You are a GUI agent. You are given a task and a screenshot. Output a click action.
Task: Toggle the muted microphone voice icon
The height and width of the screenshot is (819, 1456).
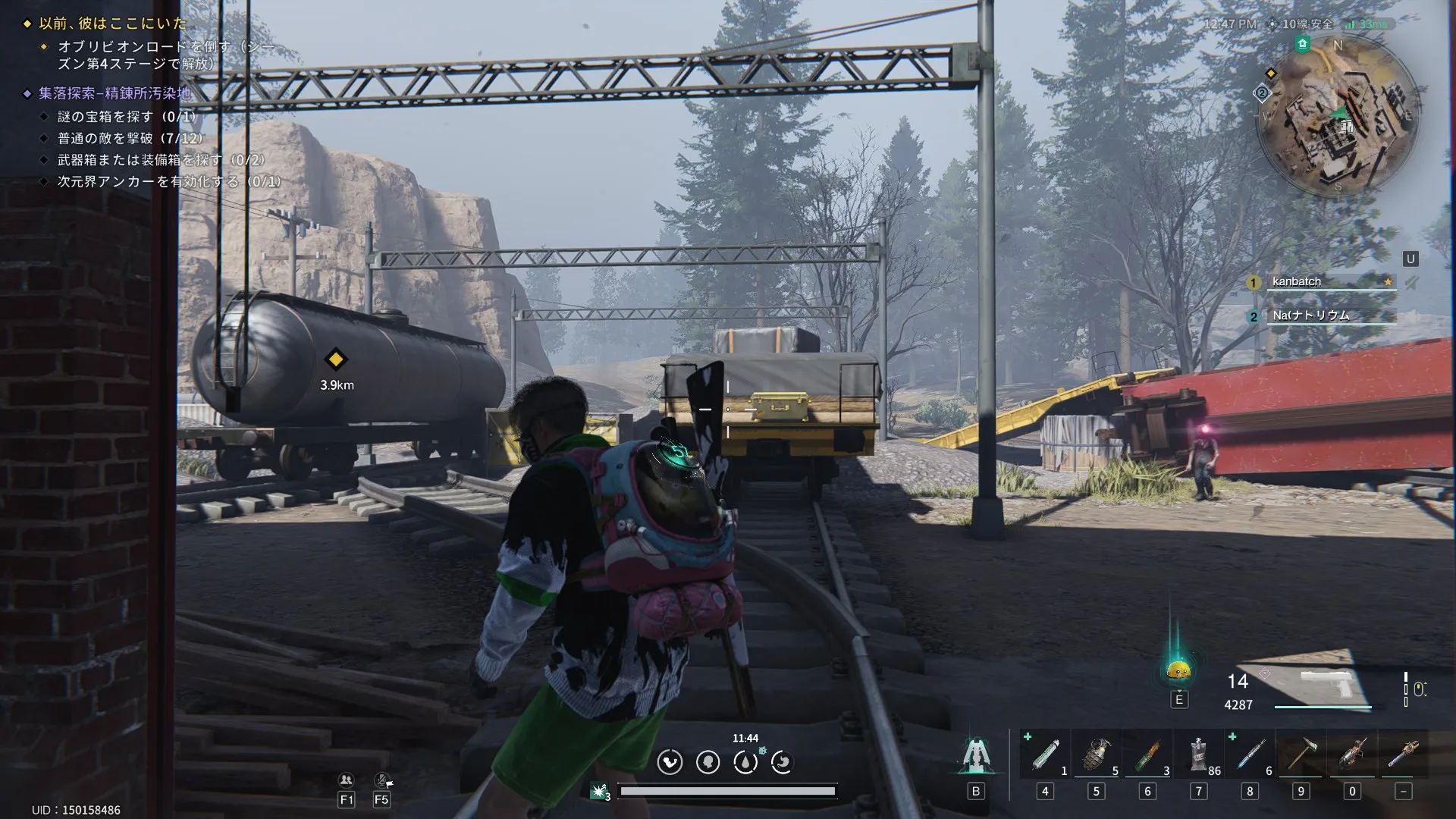point(382,780)
